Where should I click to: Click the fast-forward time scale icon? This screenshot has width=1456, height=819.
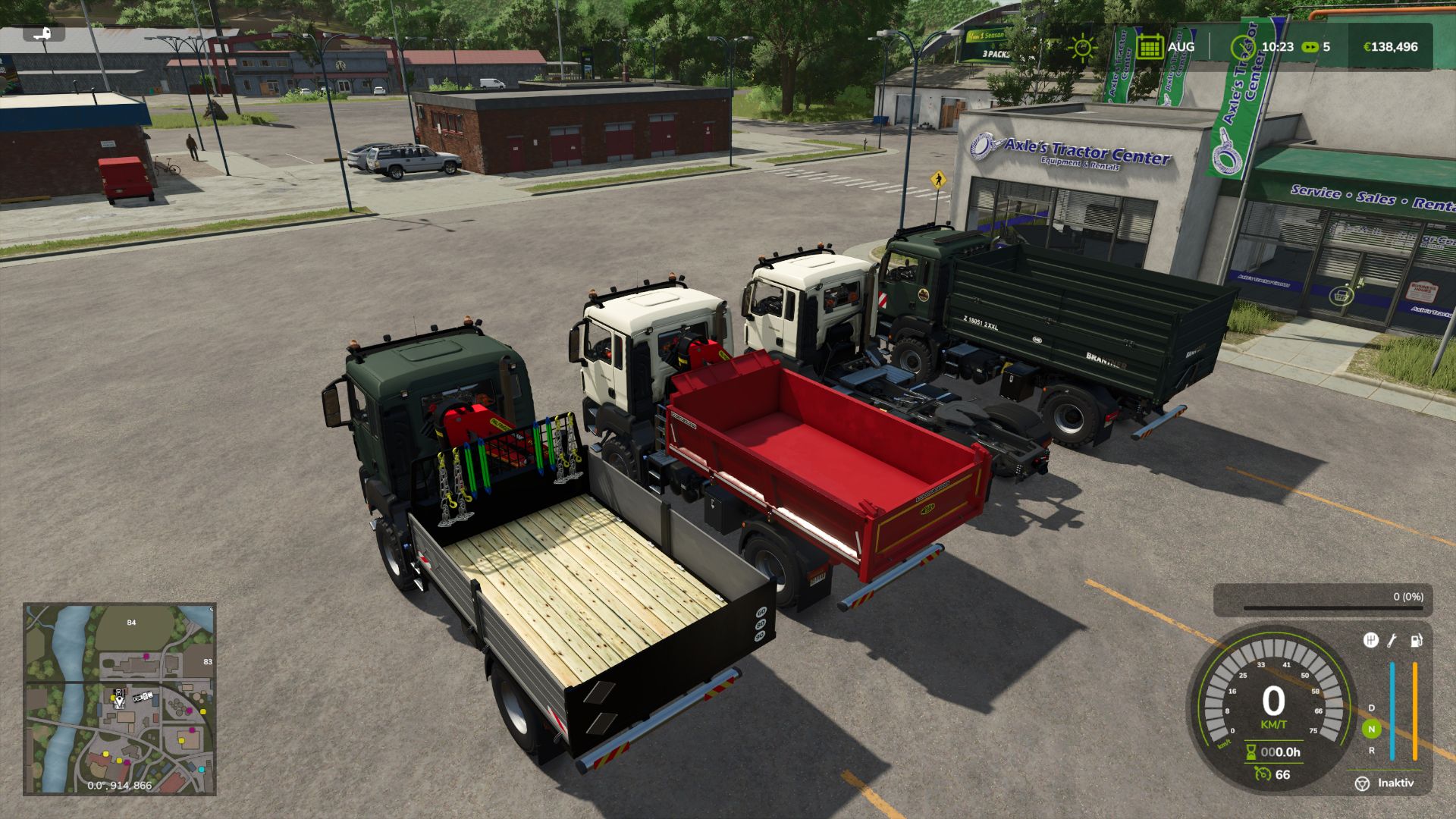point(1310,47)
